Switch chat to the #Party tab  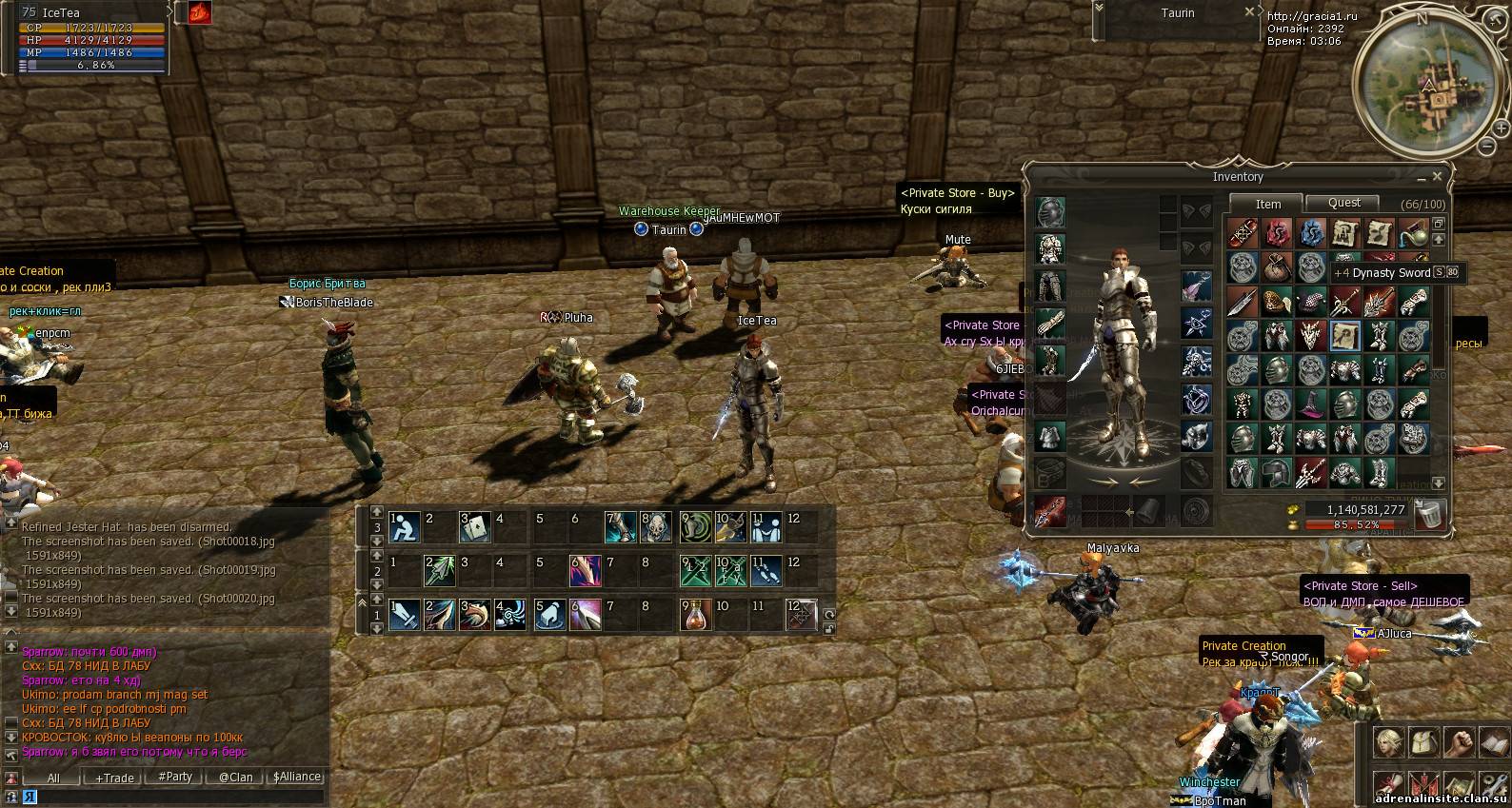point(175,777)
